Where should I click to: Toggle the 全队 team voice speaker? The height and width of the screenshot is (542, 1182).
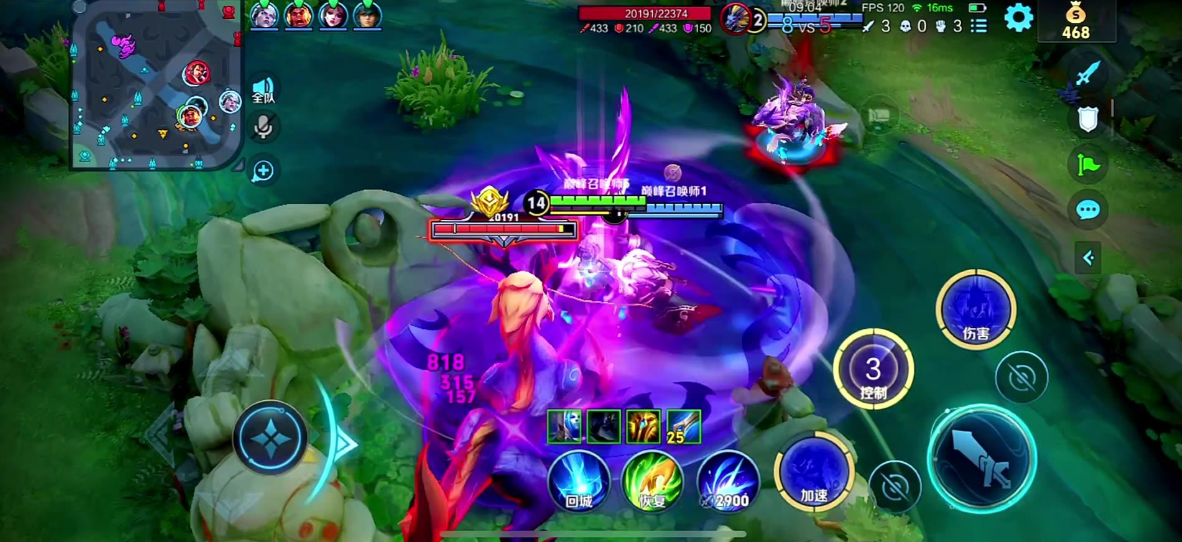point(263,90)
